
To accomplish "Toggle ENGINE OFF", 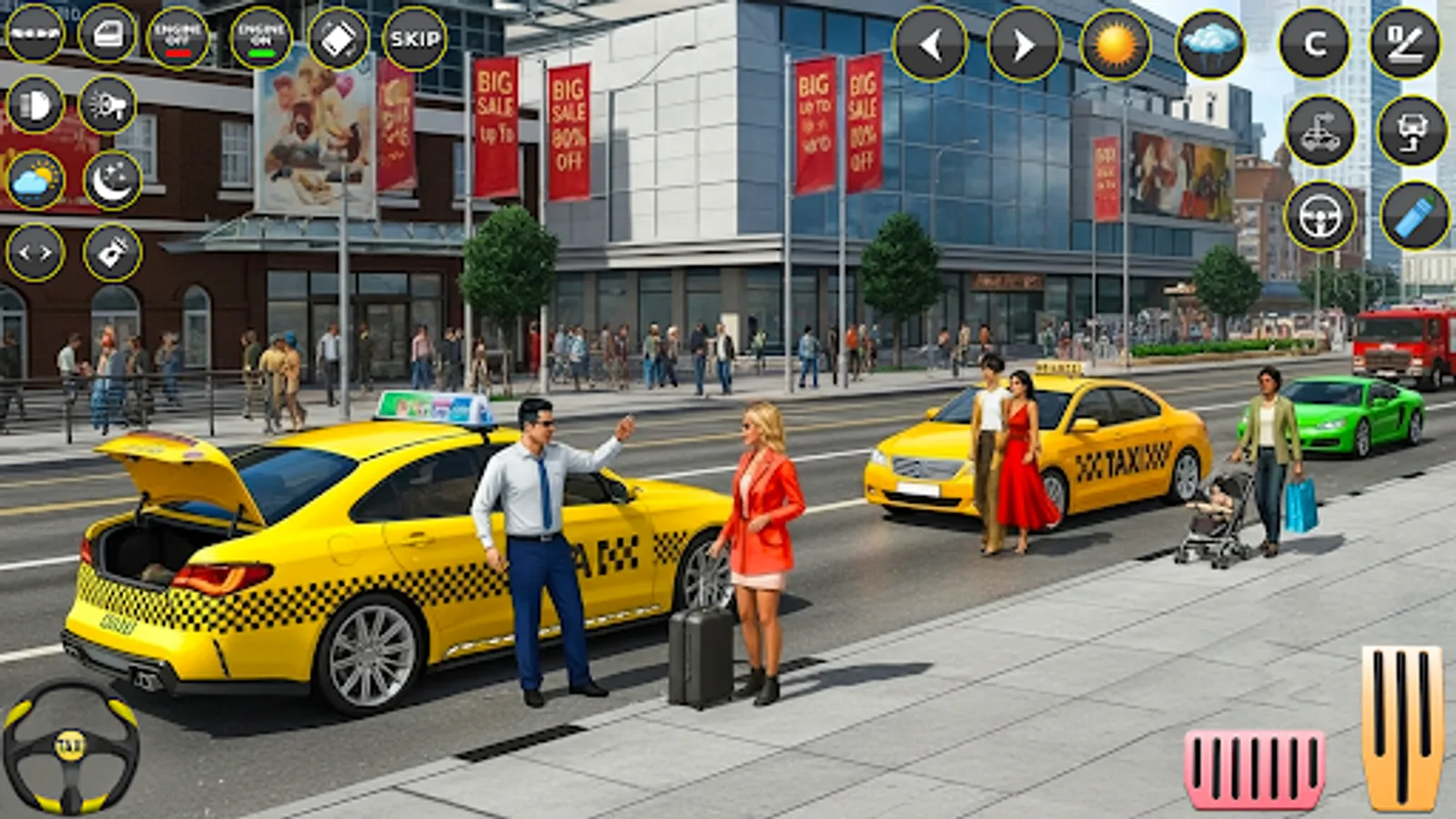I will pyautogui.click(x=177, y=36).
